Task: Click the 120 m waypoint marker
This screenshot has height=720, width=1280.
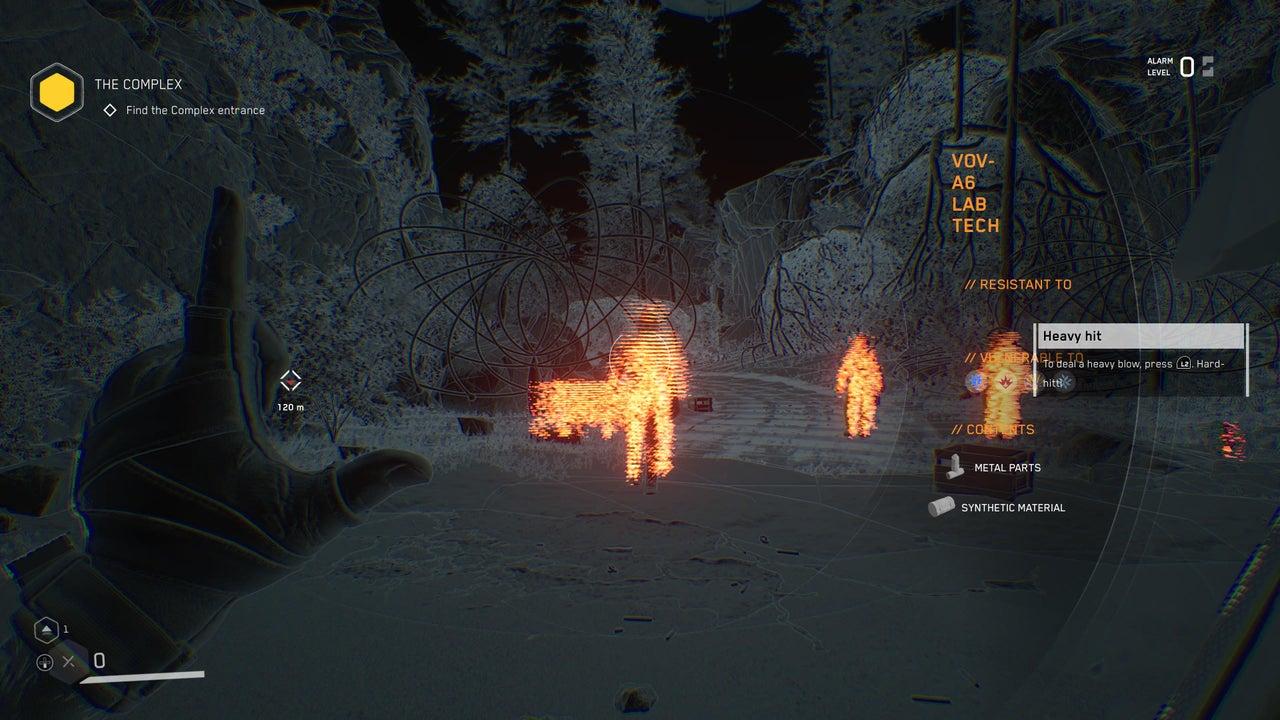Action: pyautogui.click(x=291, y=380)
